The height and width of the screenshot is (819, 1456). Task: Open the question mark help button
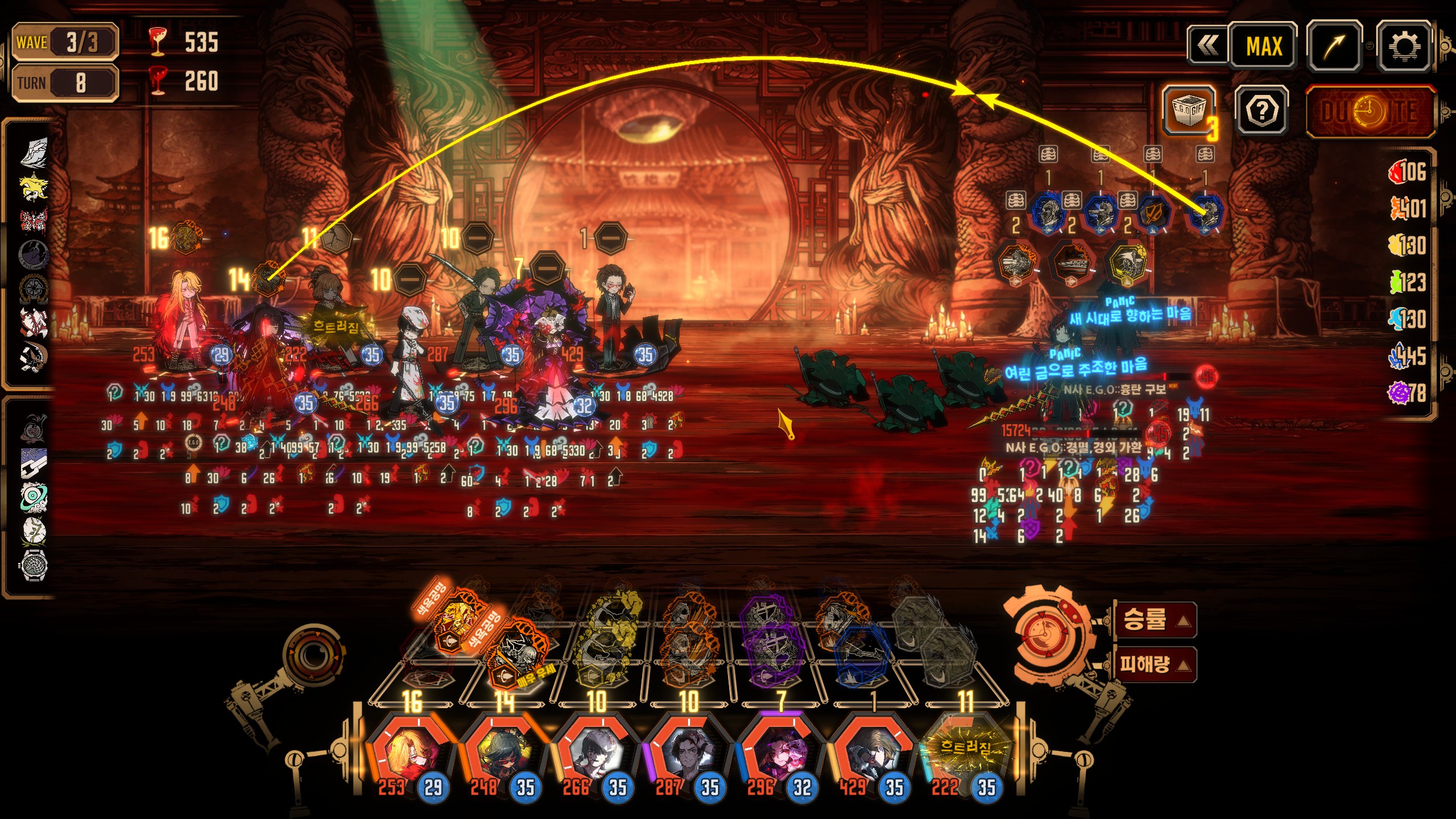pyautogui.click(x=1262, y=111)
